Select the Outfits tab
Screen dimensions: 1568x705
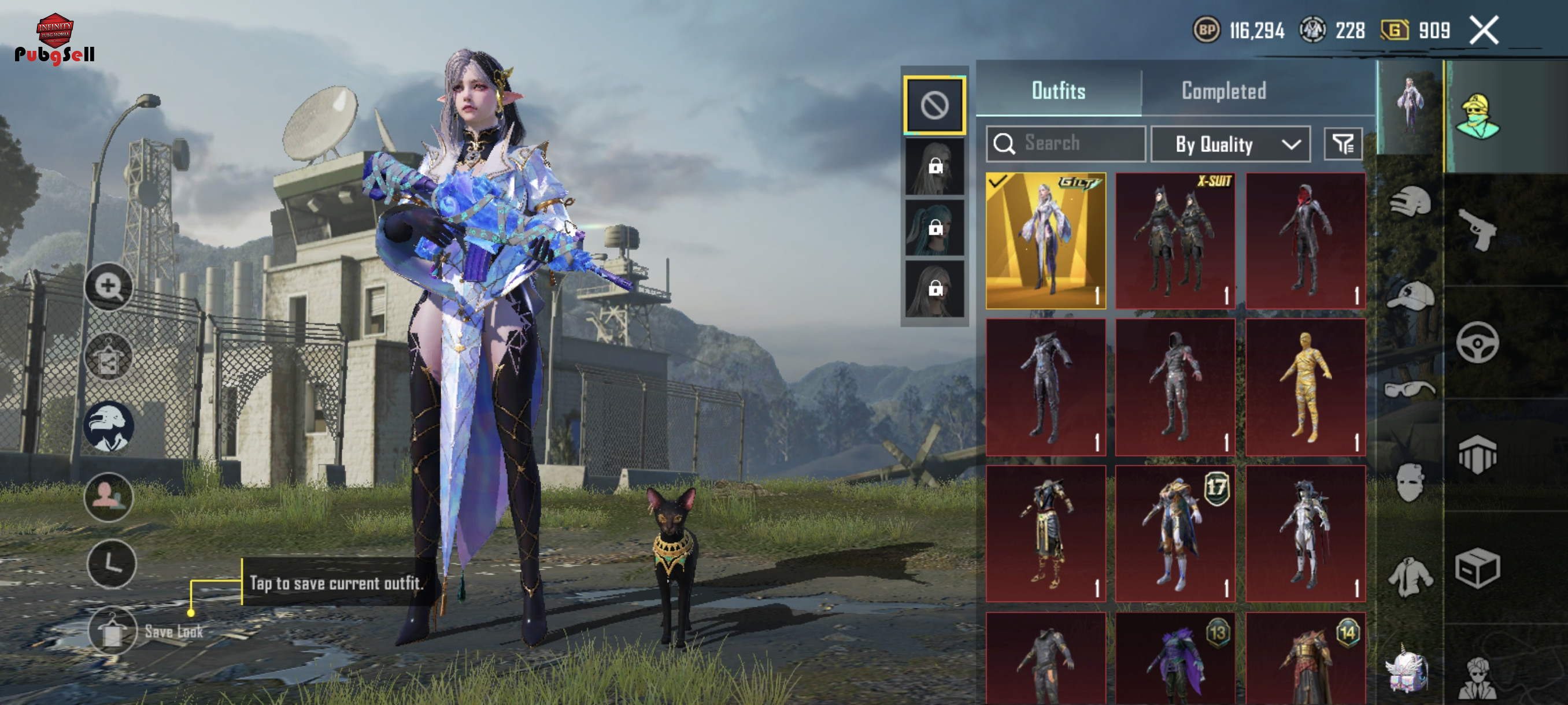point(1058,91)
